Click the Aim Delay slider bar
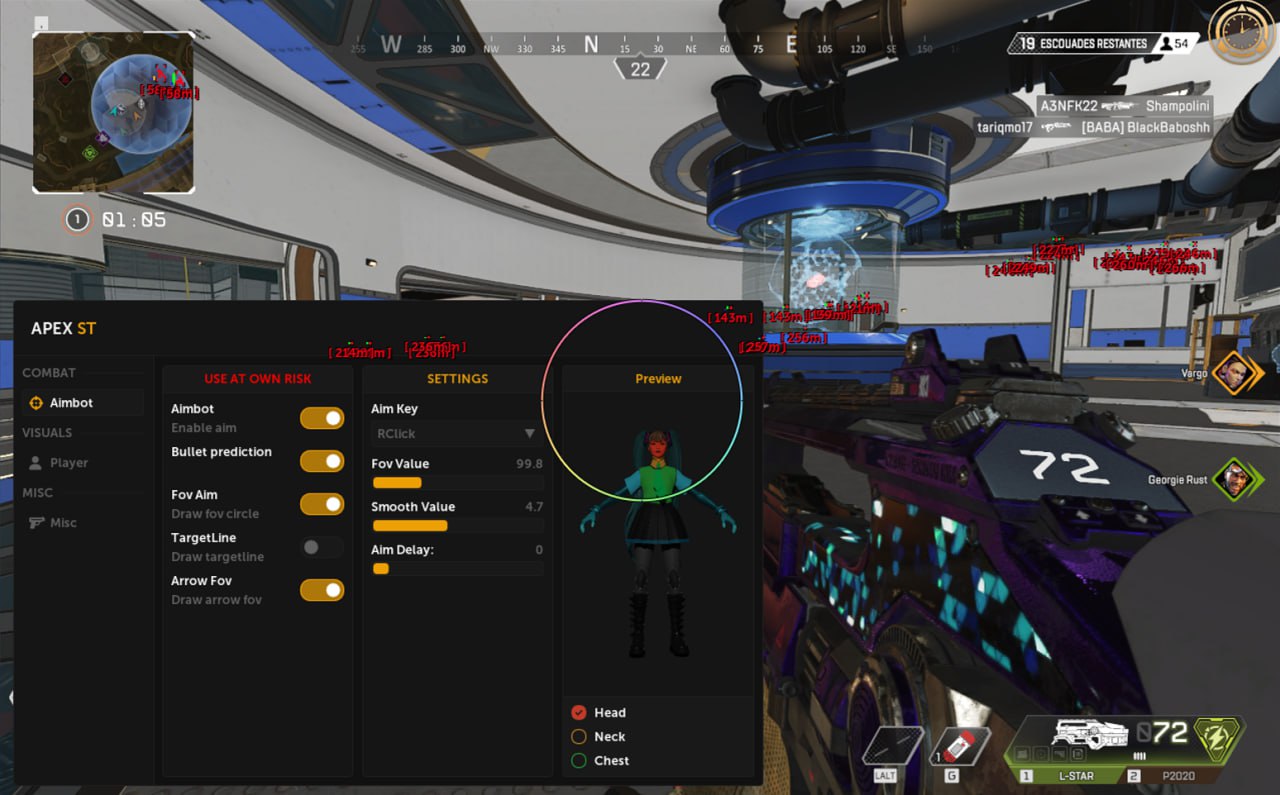Viewport: 1280px width, 795px height. [457, 569]
